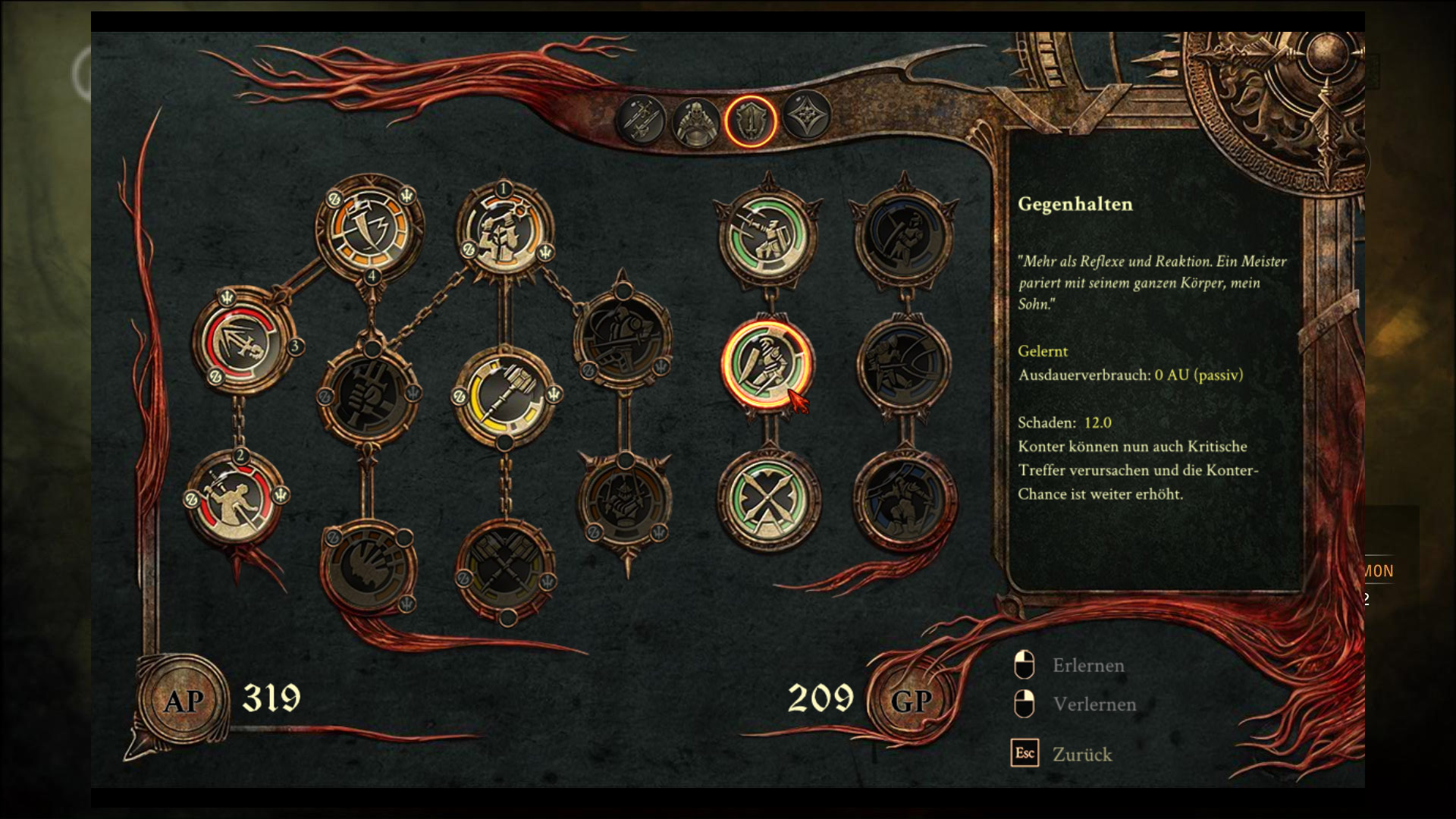The width and height of the screenshot is (1456, 819).
Task: Go back with the Zurück button
Action: [x=1081, y=755]
